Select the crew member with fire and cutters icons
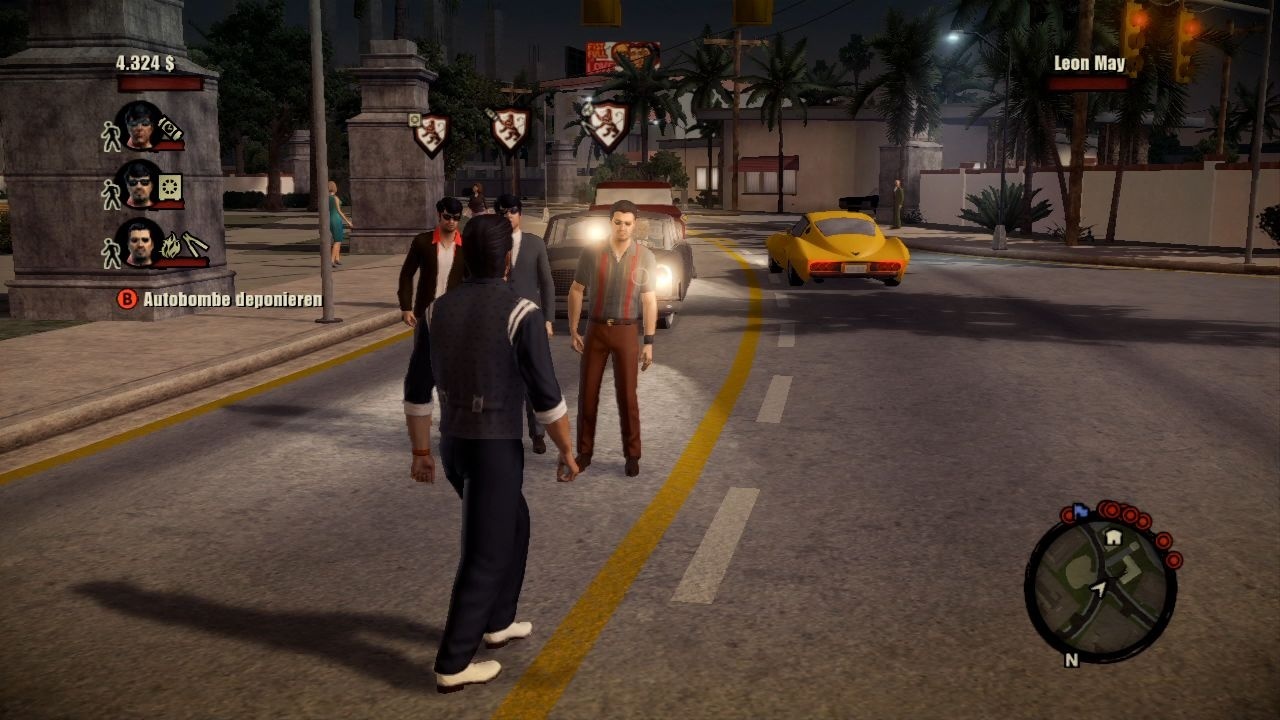 click(140, 243)
